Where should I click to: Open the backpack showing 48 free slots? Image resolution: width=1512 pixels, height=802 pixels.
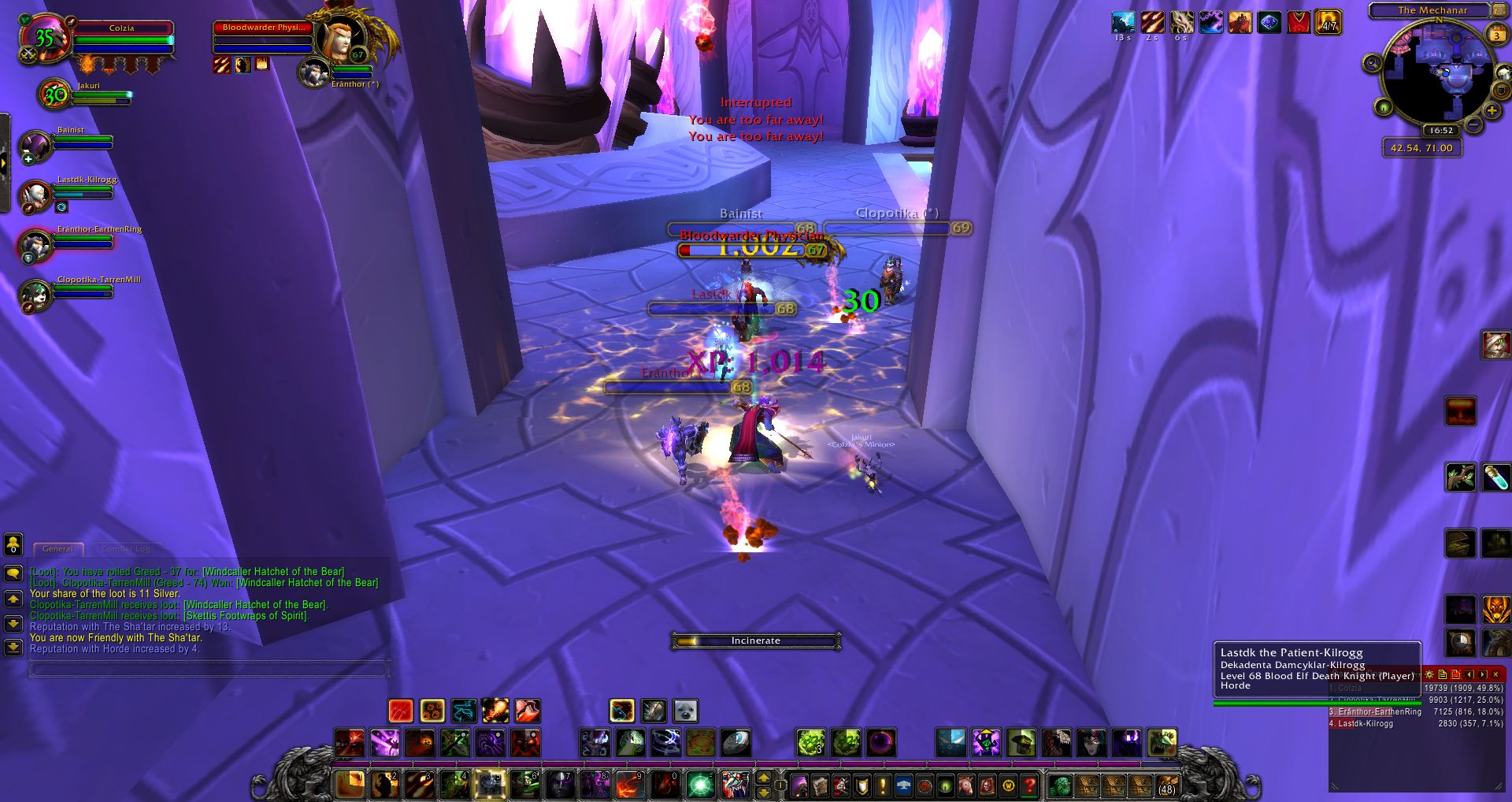pos(1165,785)
